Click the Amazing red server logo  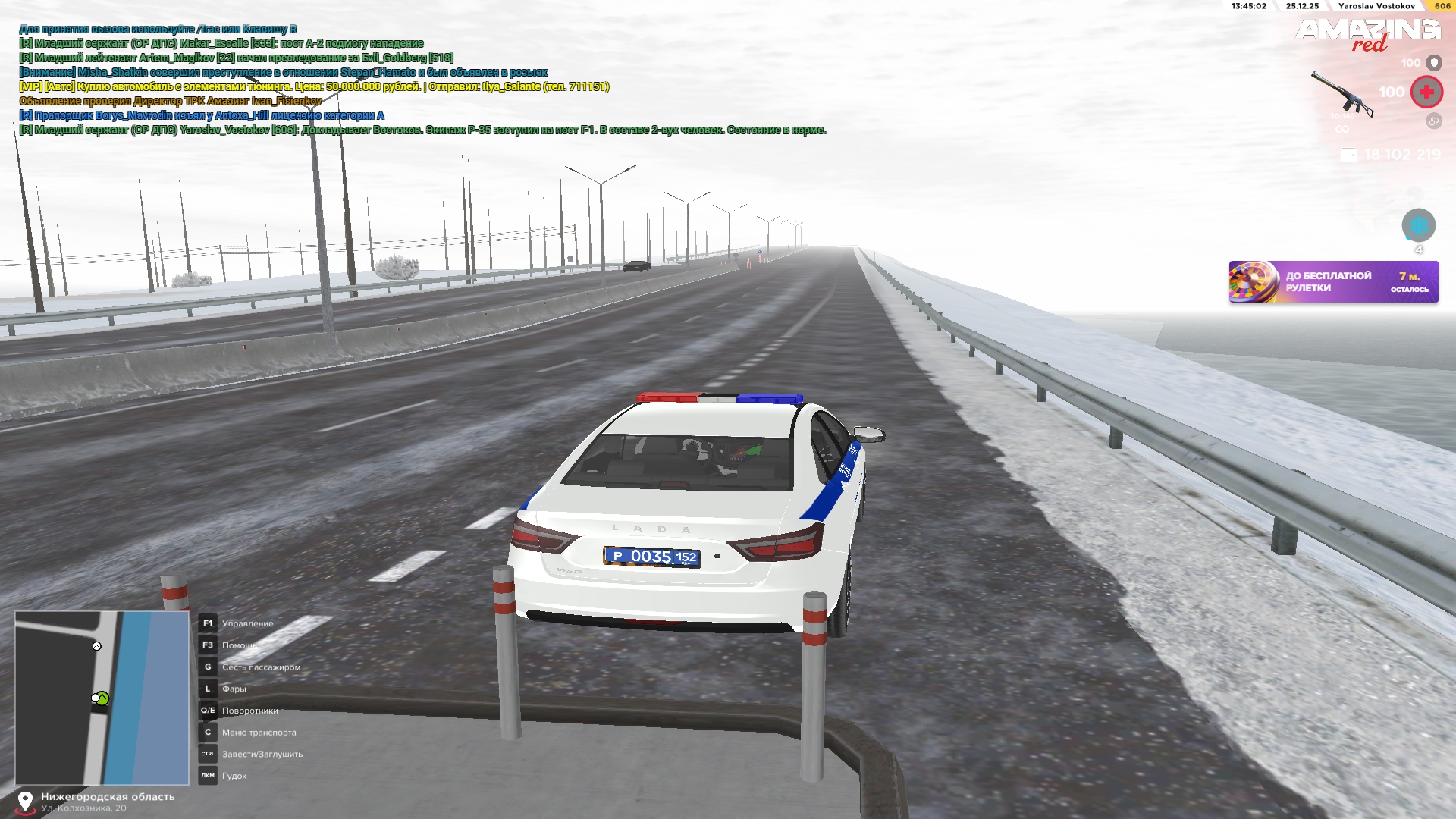click(1368, 34)
